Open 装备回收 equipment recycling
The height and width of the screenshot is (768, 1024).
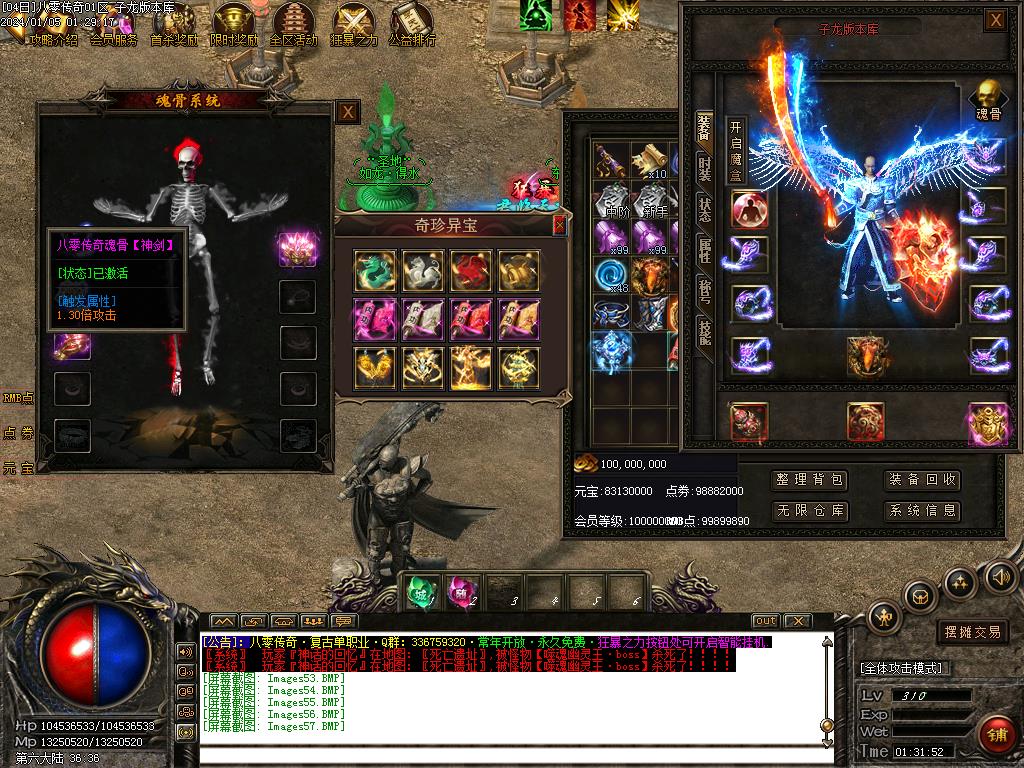coord(922,480)
